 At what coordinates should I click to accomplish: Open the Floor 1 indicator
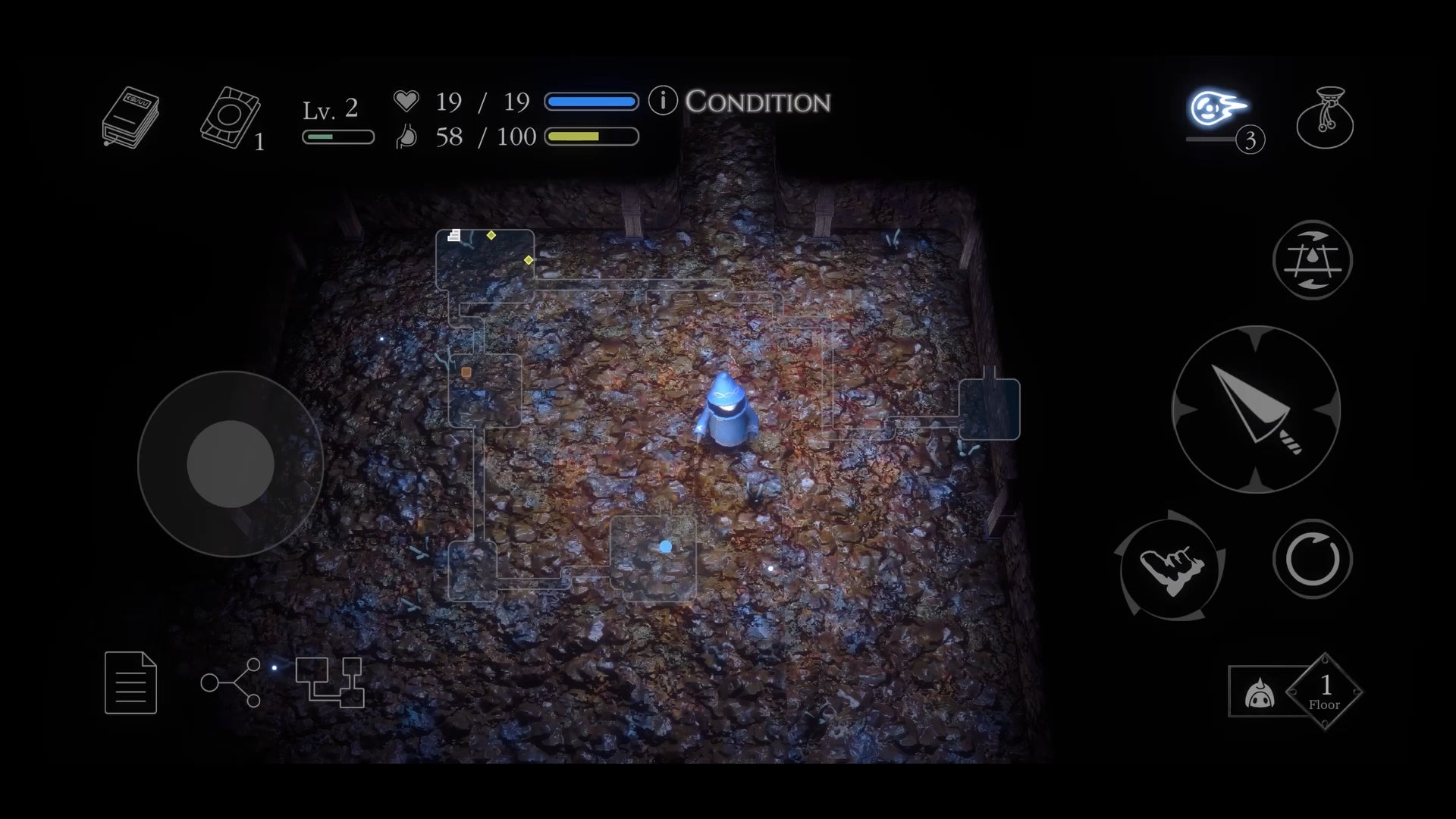(x=1324, y=692)
